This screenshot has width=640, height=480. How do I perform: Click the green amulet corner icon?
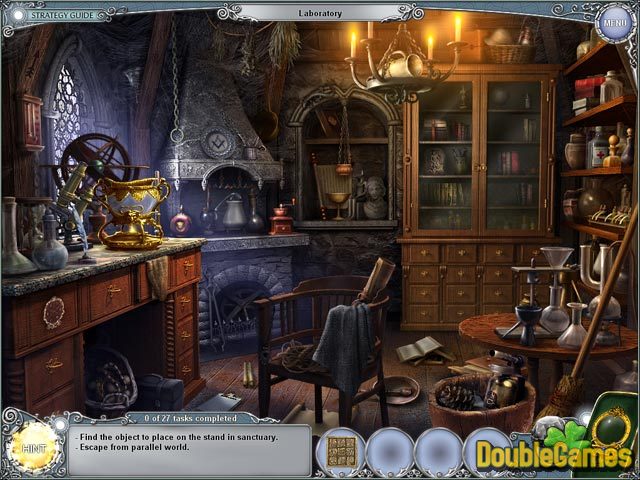tap(610, 422)
